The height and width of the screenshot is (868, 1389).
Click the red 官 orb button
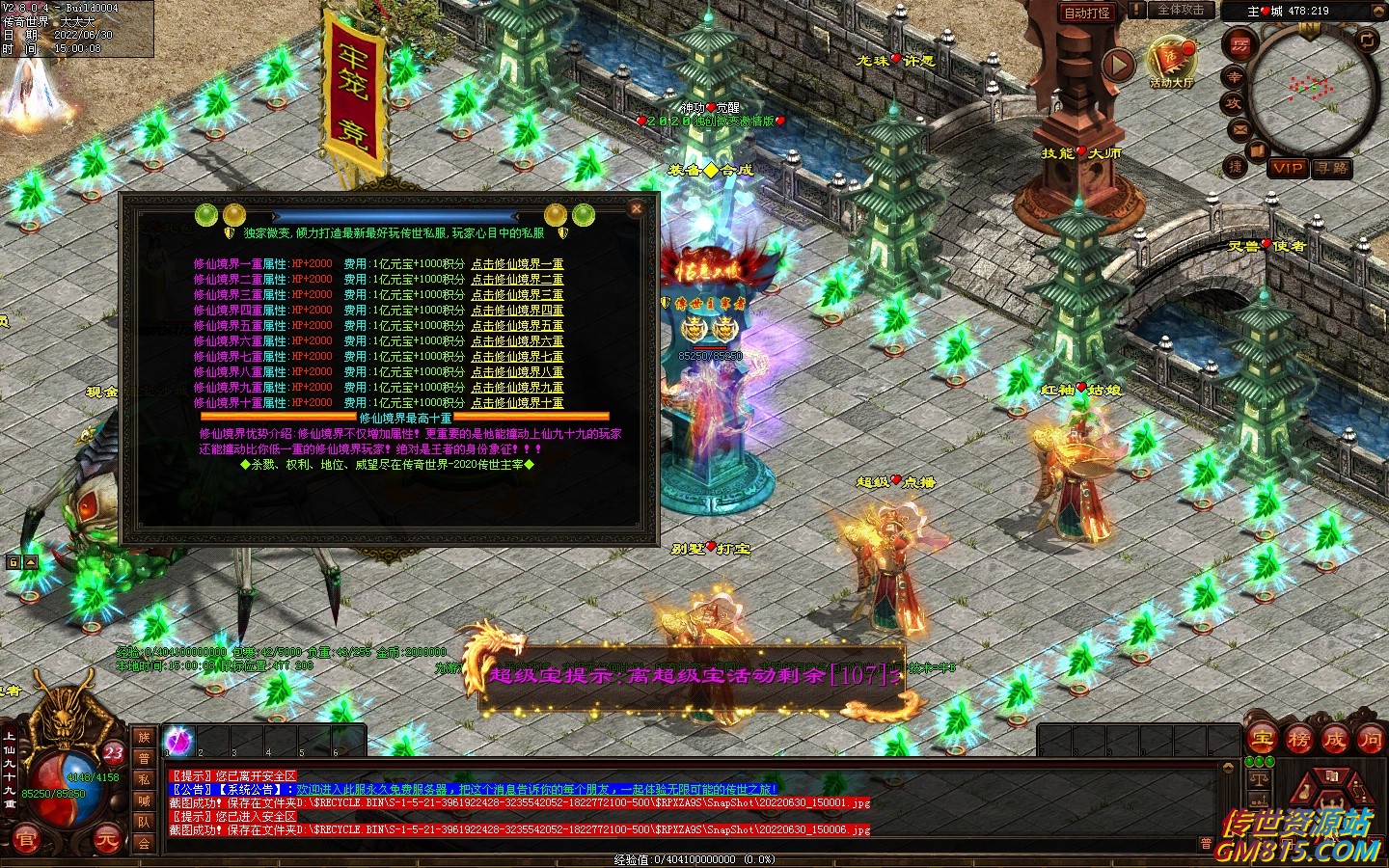point(26,840)
